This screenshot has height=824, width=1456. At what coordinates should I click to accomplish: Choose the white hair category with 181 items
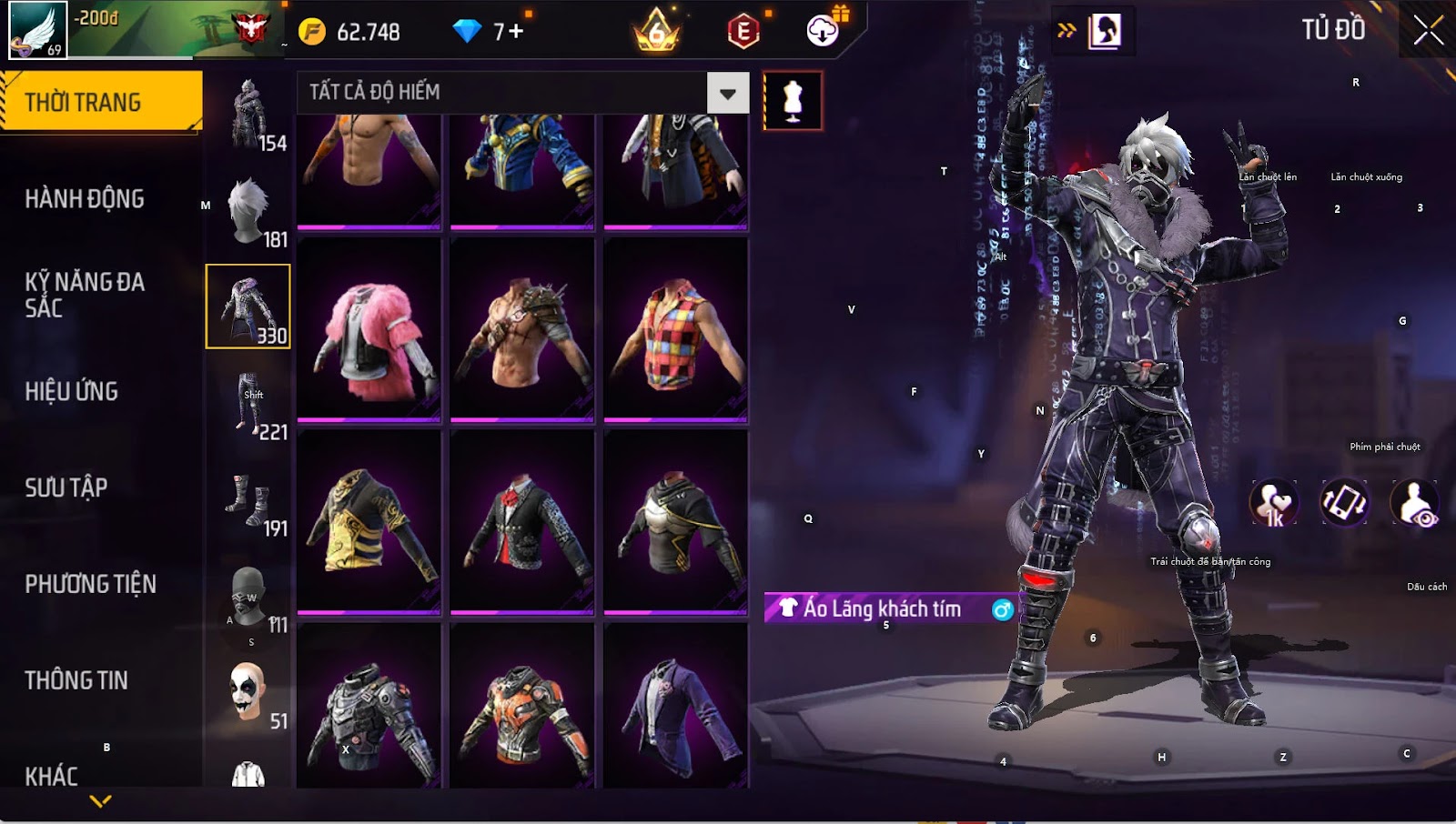click(248, 213)
